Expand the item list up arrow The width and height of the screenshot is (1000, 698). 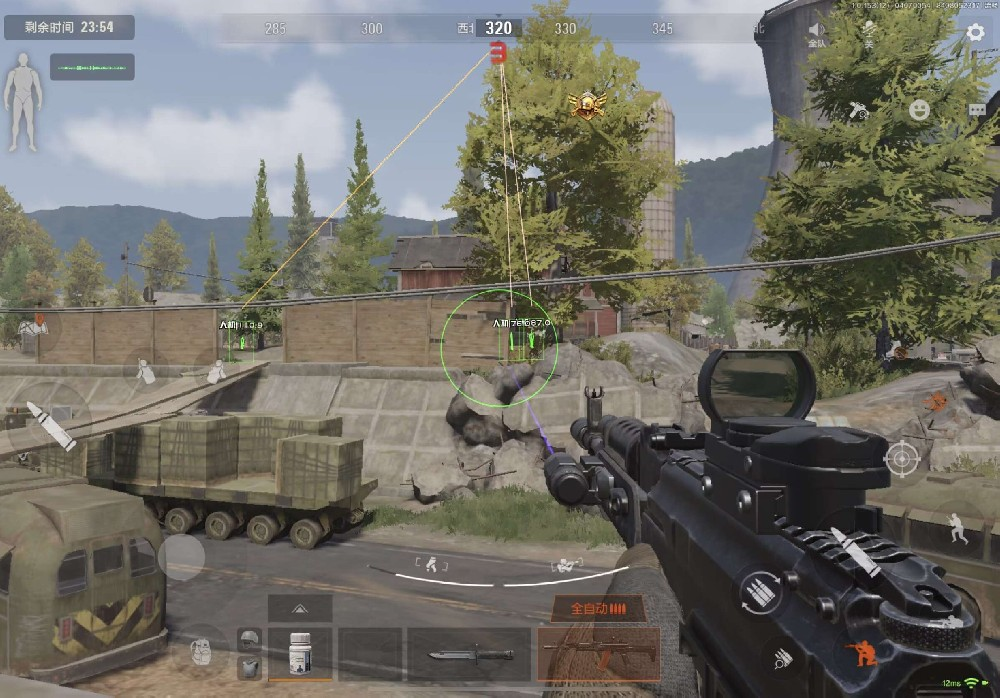(300, 607)
